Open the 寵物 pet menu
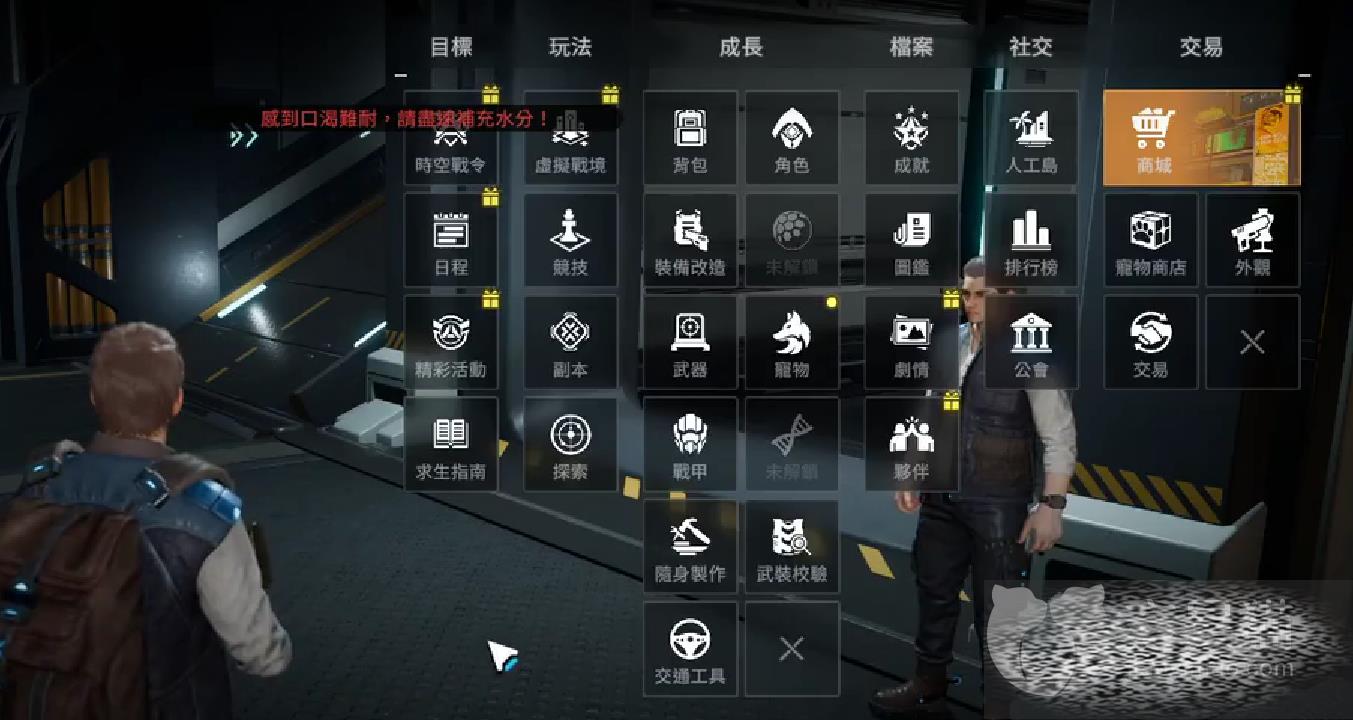 click(x=791, y=342)
